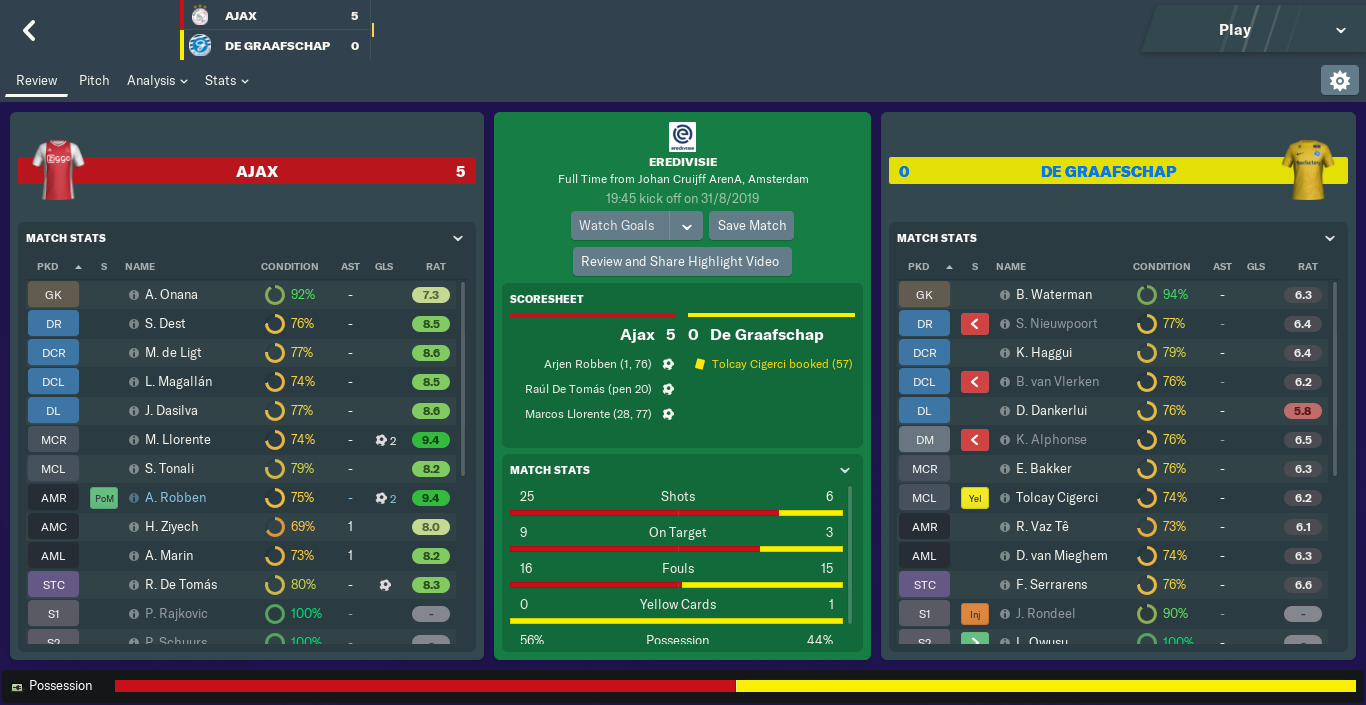Go back with the top-left arrow

[29, 31]
